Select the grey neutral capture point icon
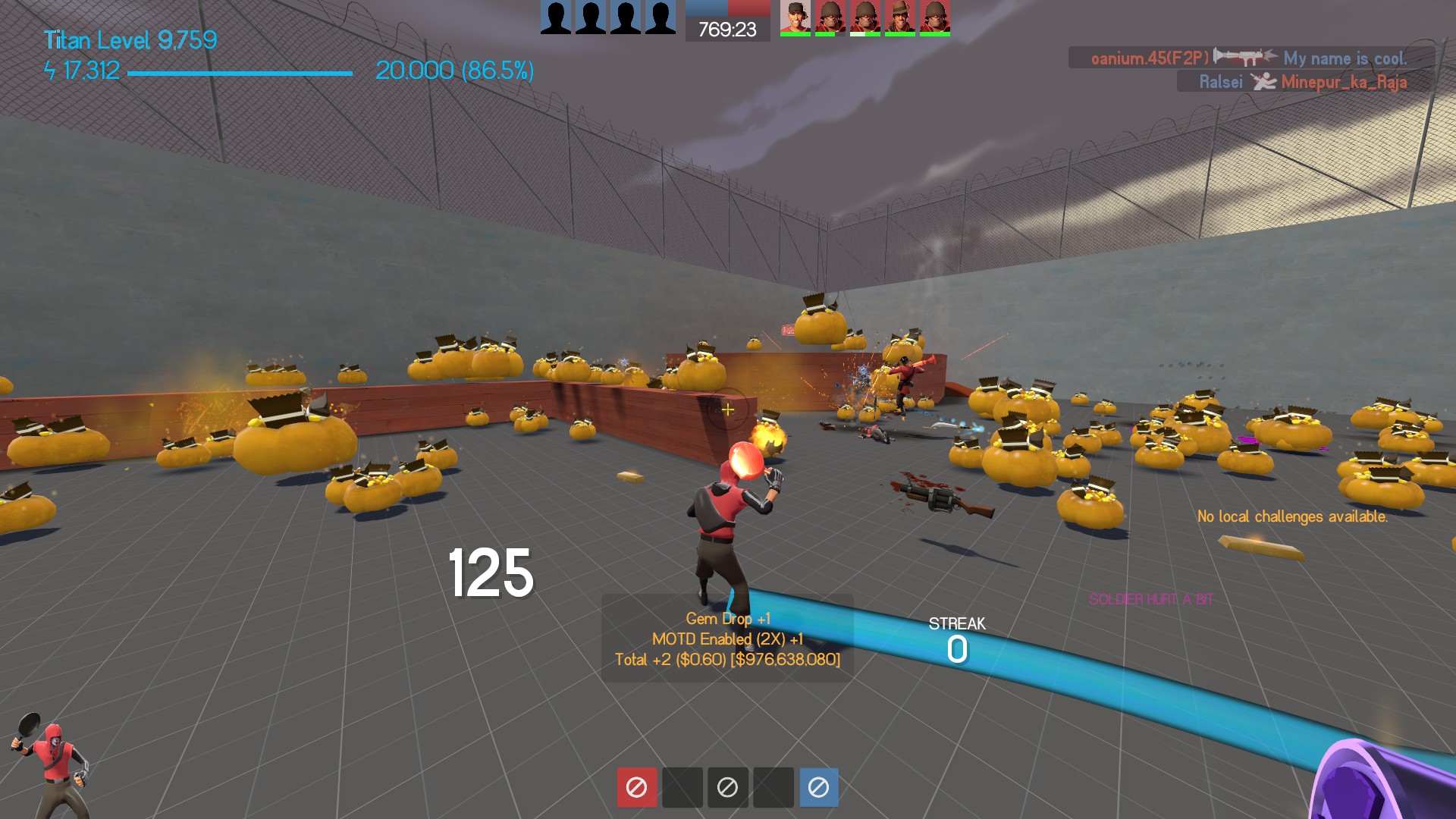Screen dimensions: 1456x819 coord(727,787)
